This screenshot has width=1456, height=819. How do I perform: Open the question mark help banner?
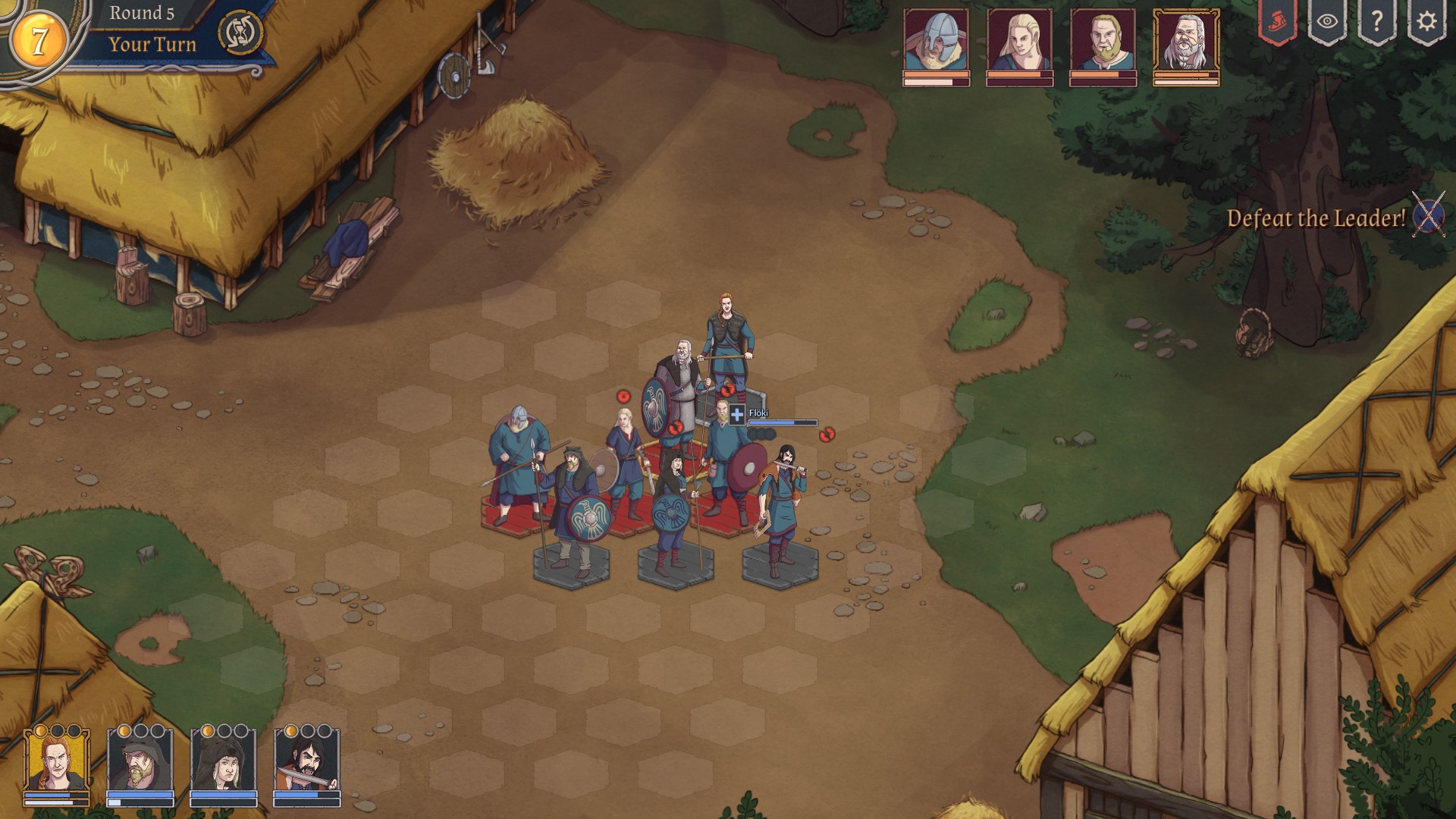[x=1376, y=21]
